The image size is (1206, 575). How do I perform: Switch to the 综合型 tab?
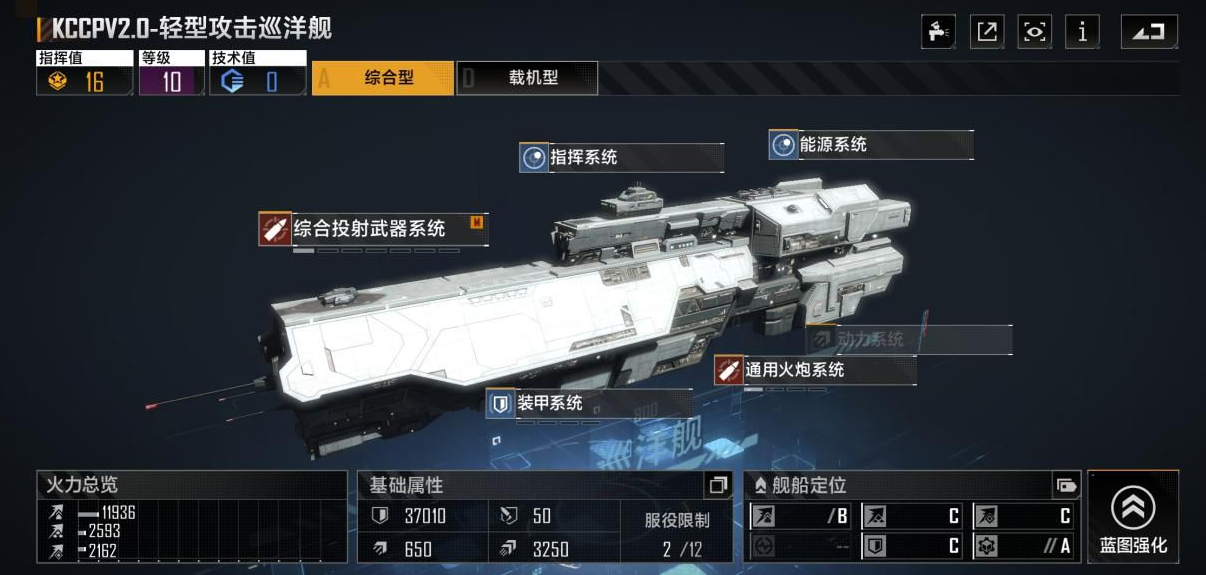click(383, 78)
